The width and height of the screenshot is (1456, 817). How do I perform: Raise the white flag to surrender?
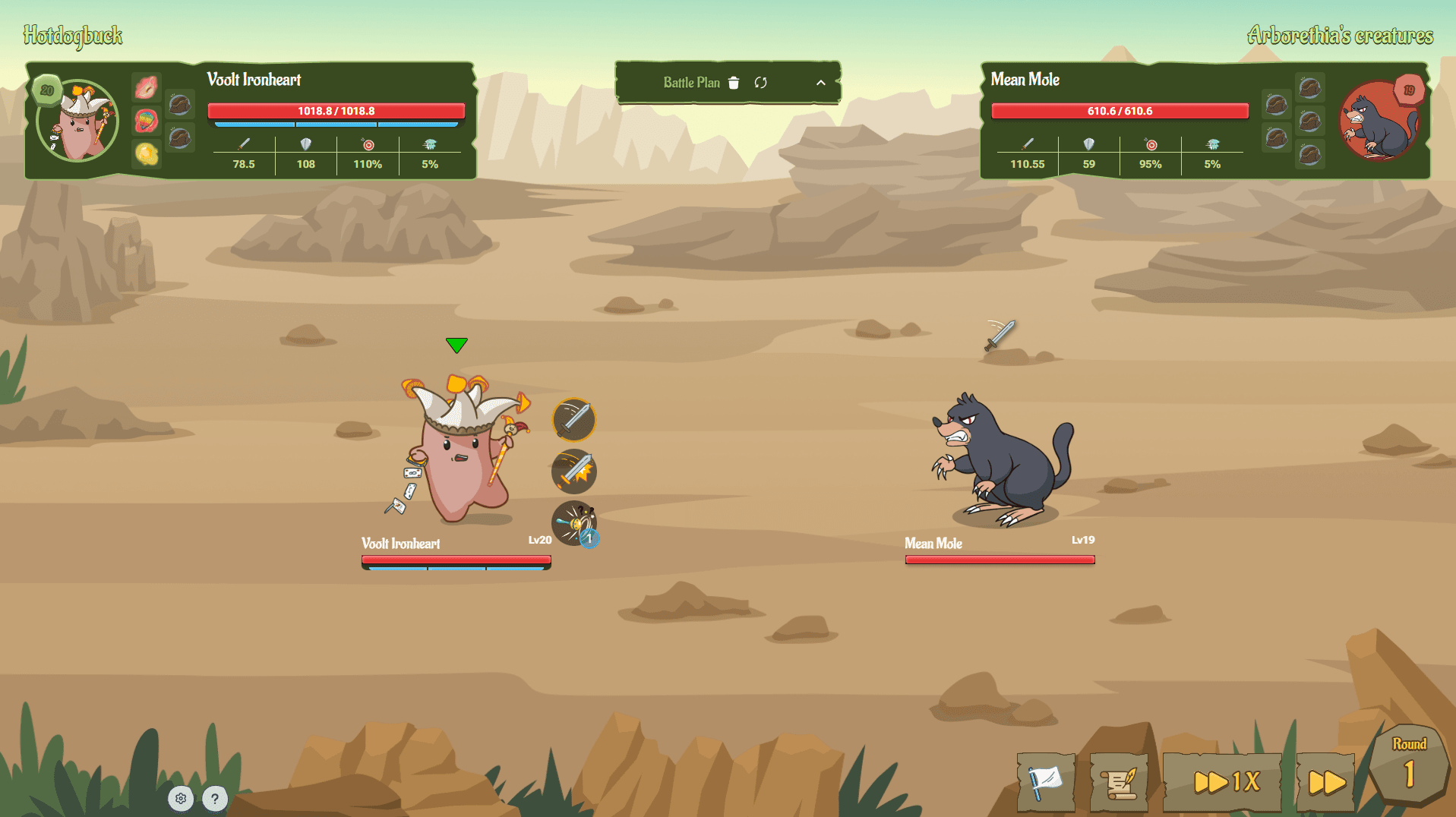point(1045,782)
